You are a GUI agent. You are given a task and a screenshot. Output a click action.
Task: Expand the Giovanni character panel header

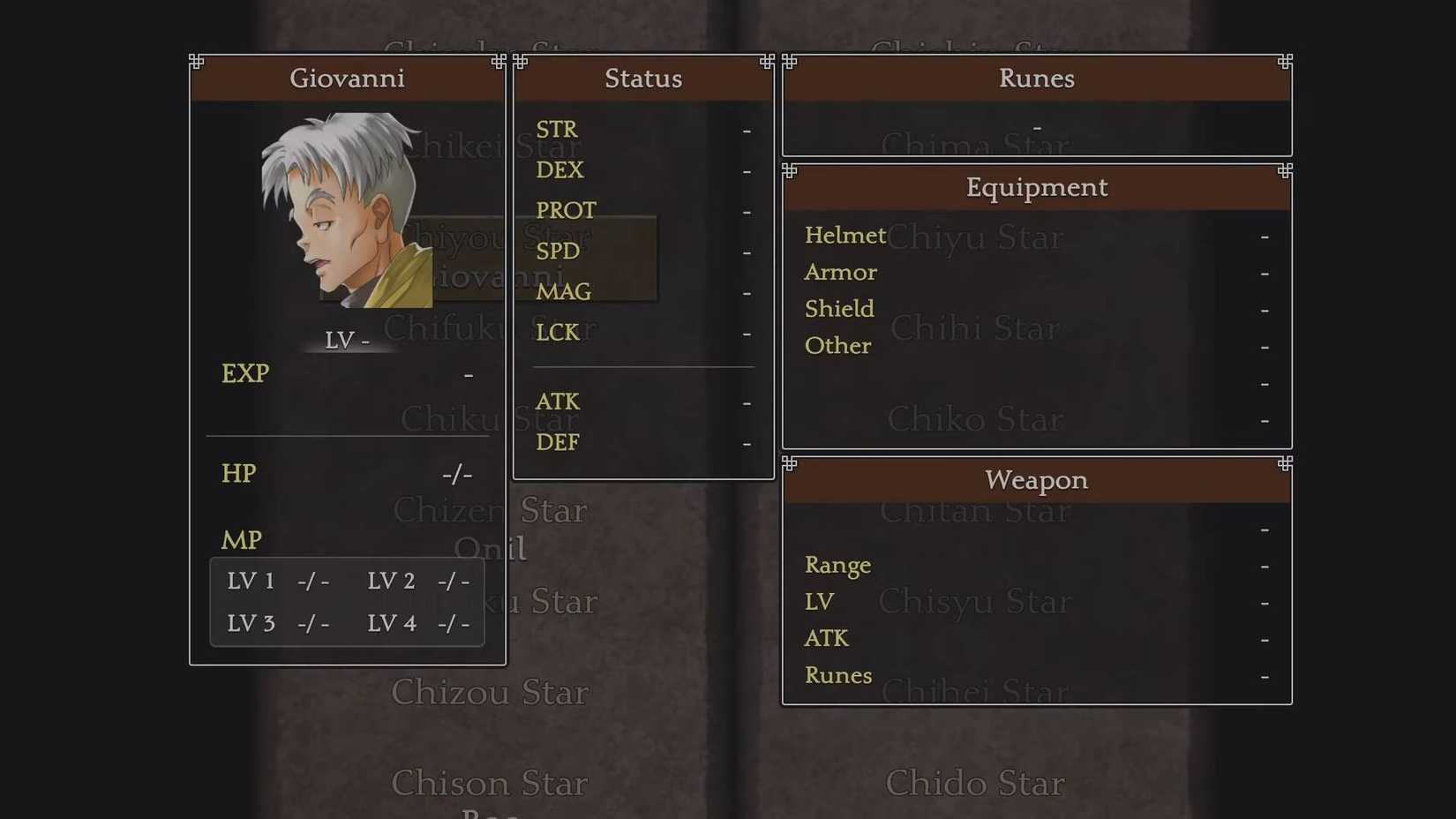348,79
